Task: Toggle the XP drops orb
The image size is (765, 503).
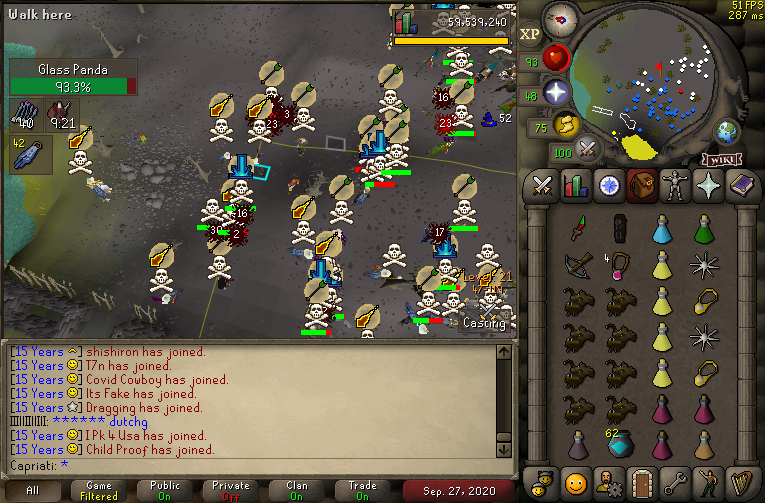Action: [530, 34]
